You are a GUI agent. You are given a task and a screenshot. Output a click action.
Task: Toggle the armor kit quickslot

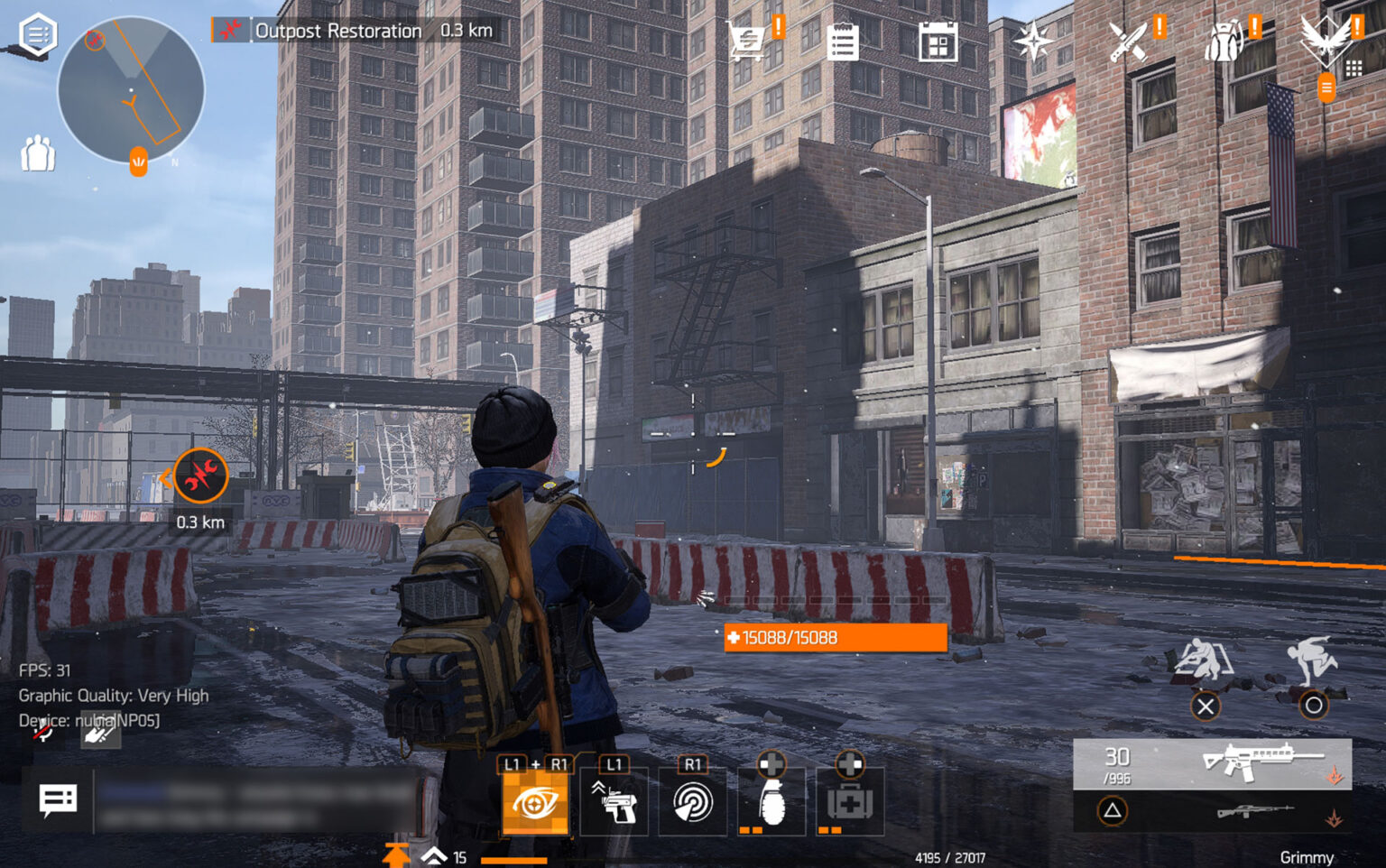pos(849,802)
